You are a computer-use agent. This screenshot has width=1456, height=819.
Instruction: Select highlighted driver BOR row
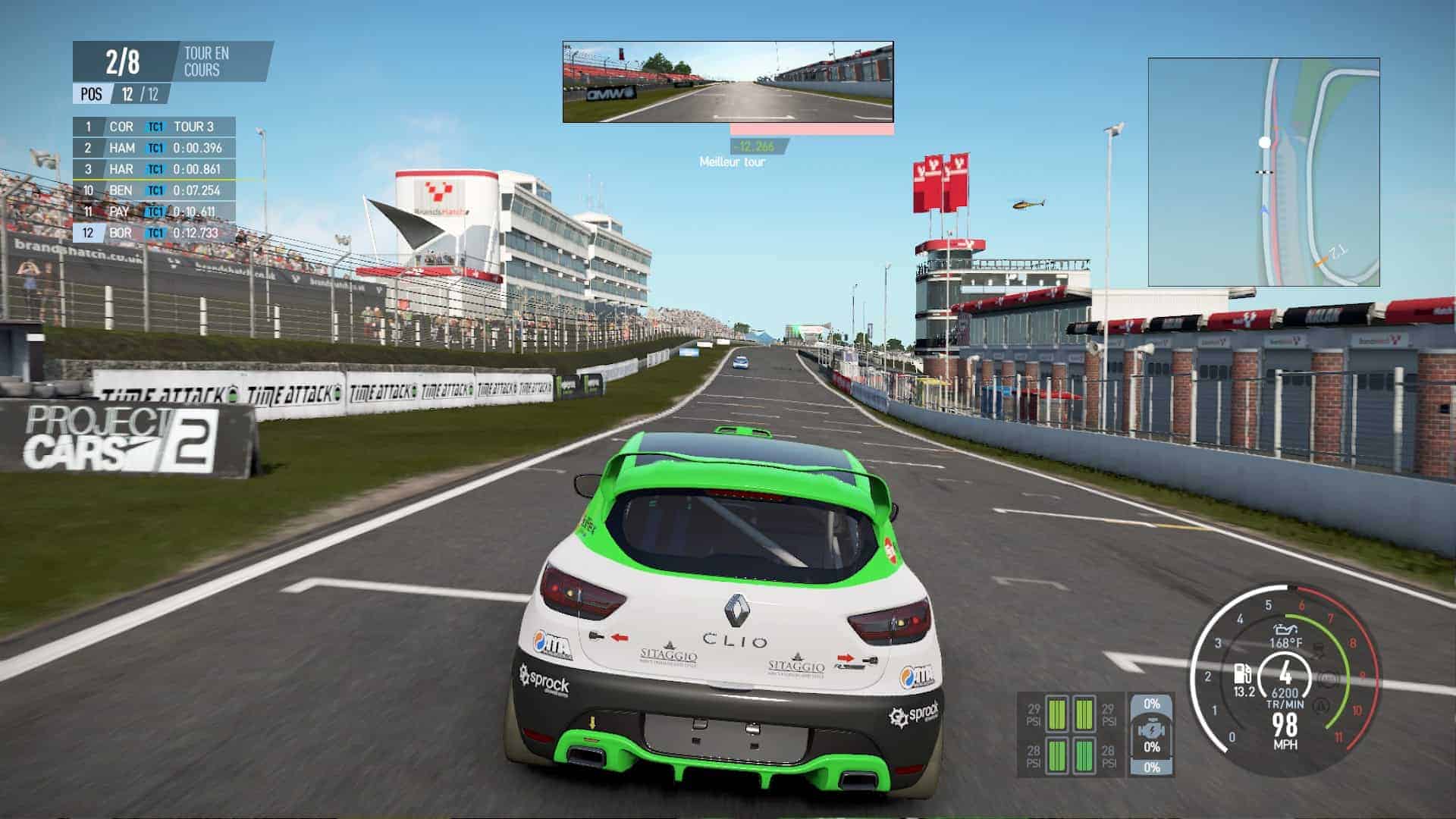tap(154, 233)
